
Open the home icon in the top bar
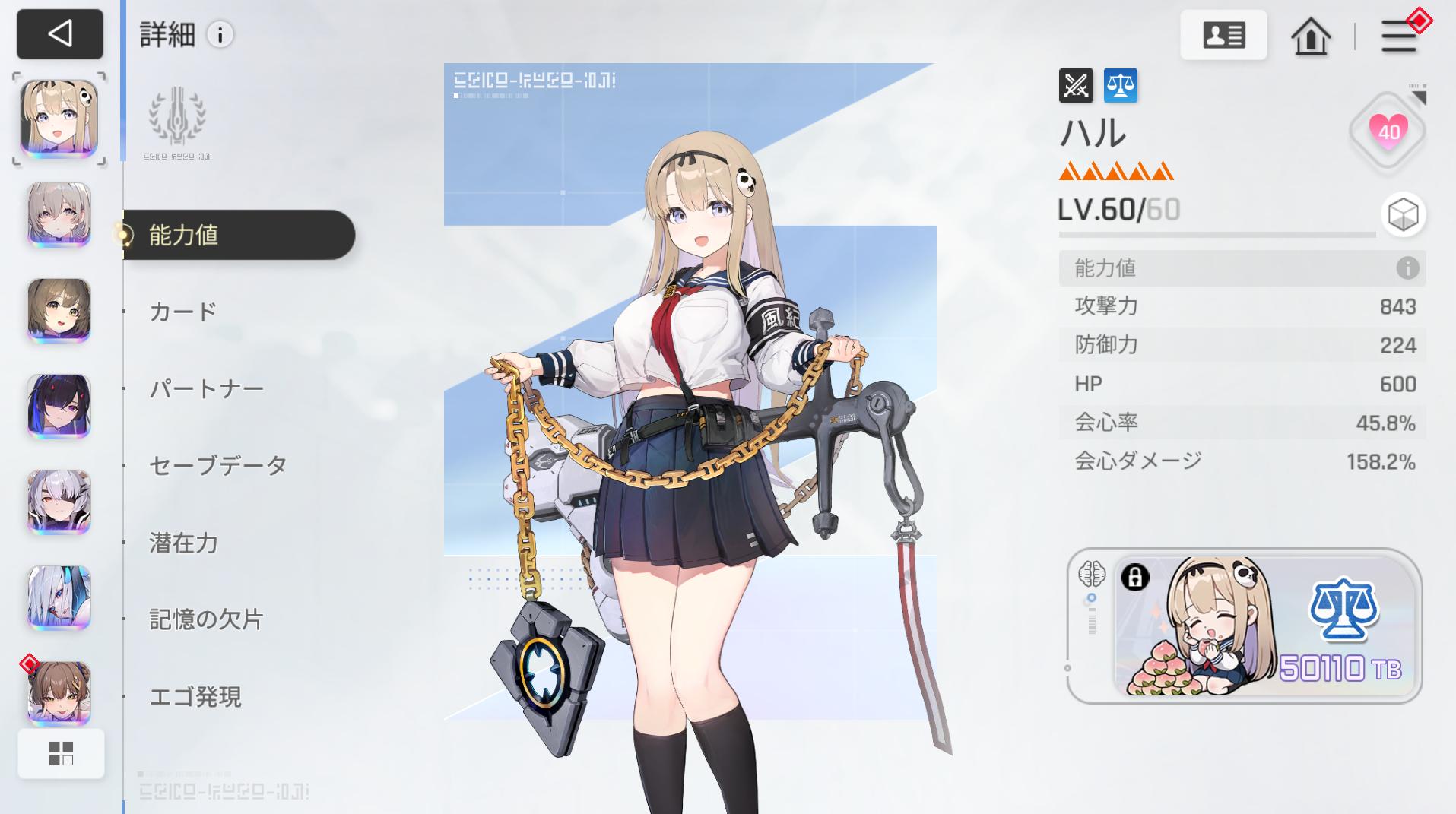pos(1311,35)
